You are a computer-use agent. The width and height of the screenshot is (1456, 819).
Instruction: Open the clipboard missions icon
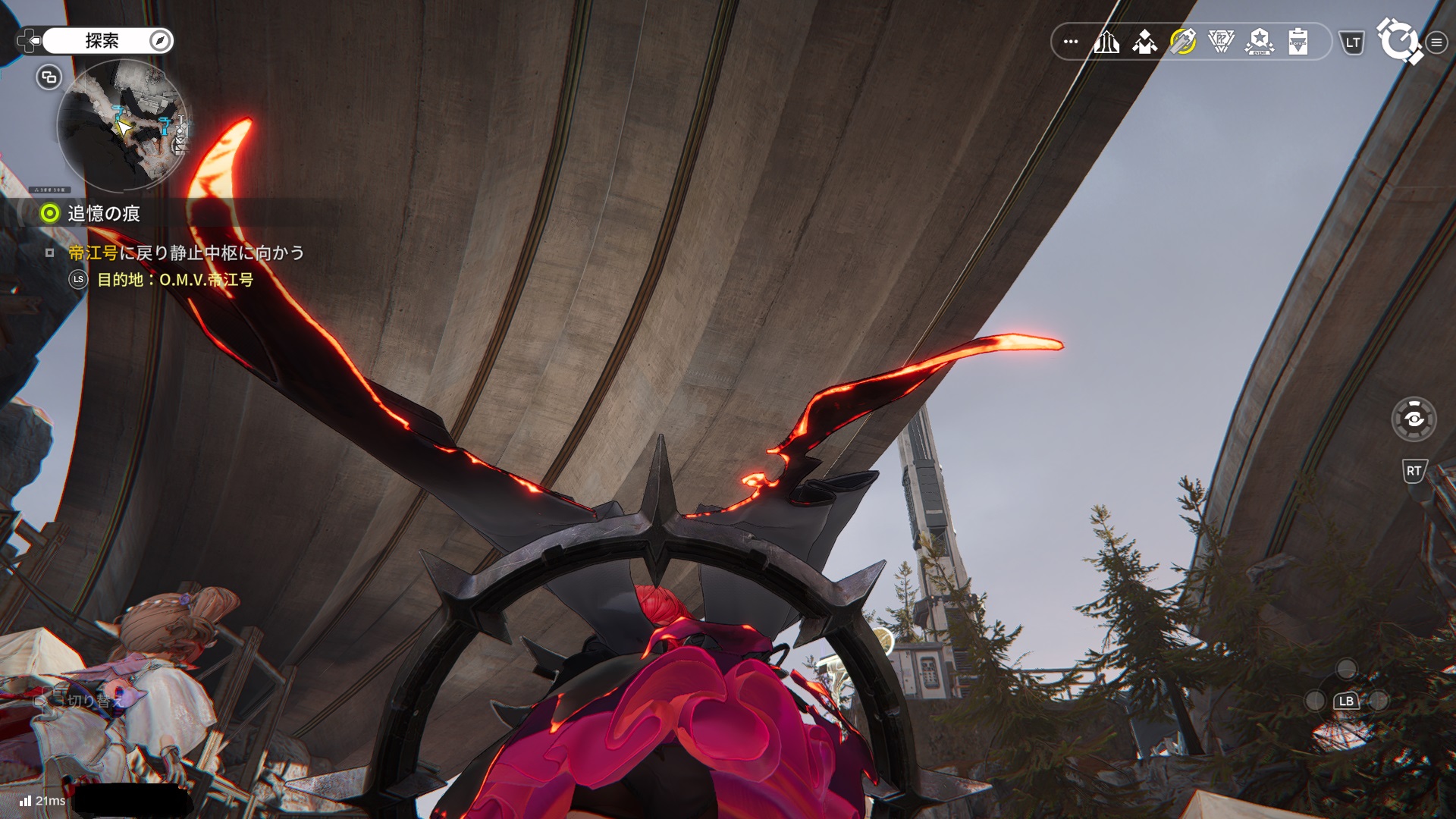click(1298, 42)
